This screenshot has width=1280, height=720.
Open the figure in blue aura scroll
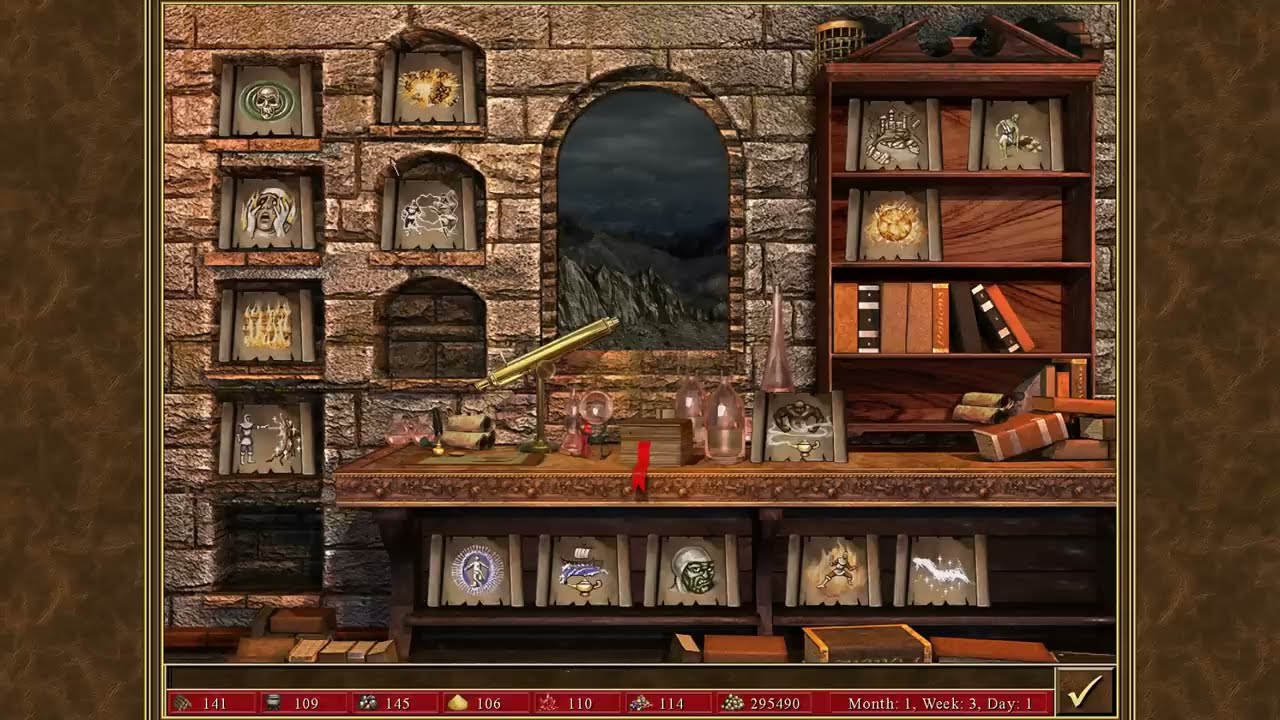click(x=476, y=570)
